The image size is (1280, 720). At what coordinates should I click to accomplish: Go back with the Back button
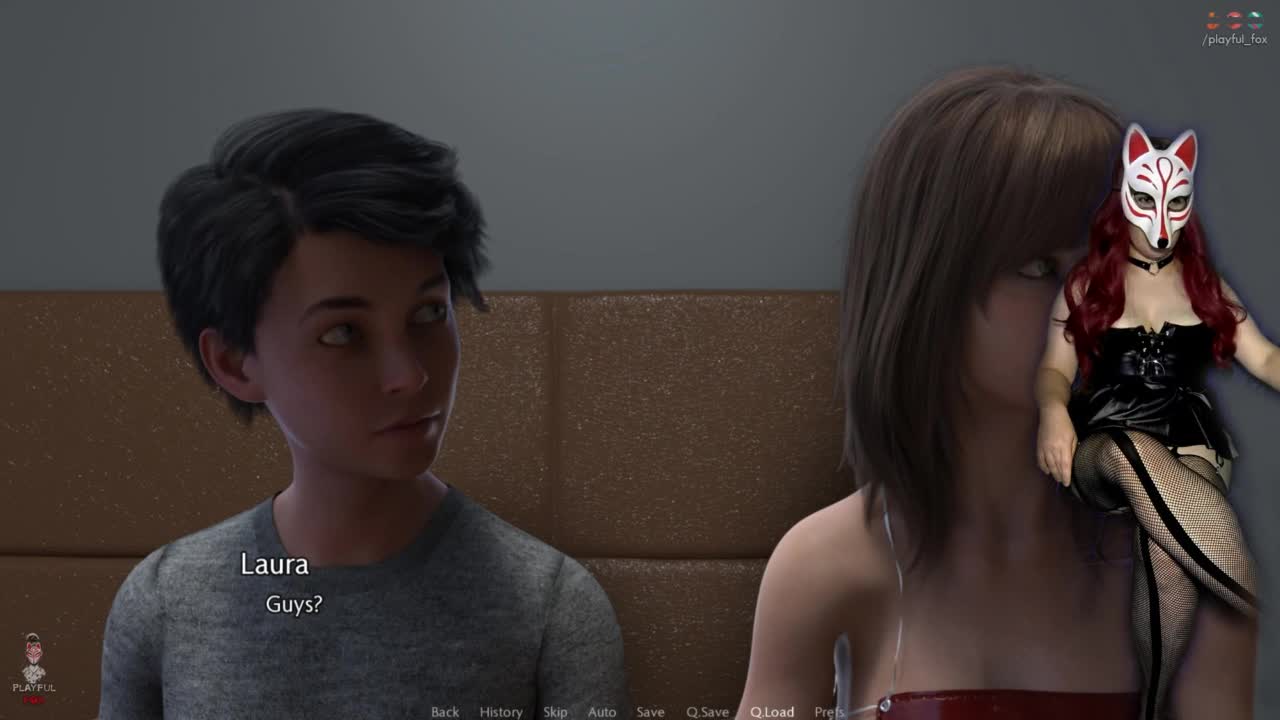coord(445,712)
